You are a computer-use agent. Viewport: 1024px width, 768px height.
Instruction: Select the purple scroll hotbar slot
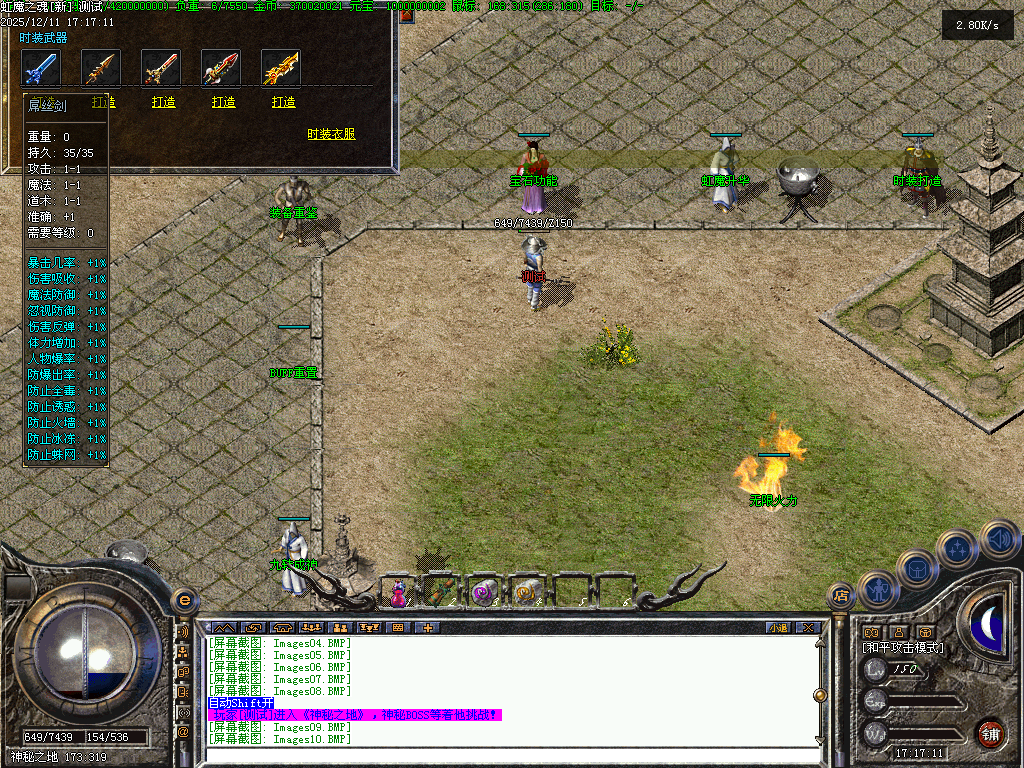(484, 592)
